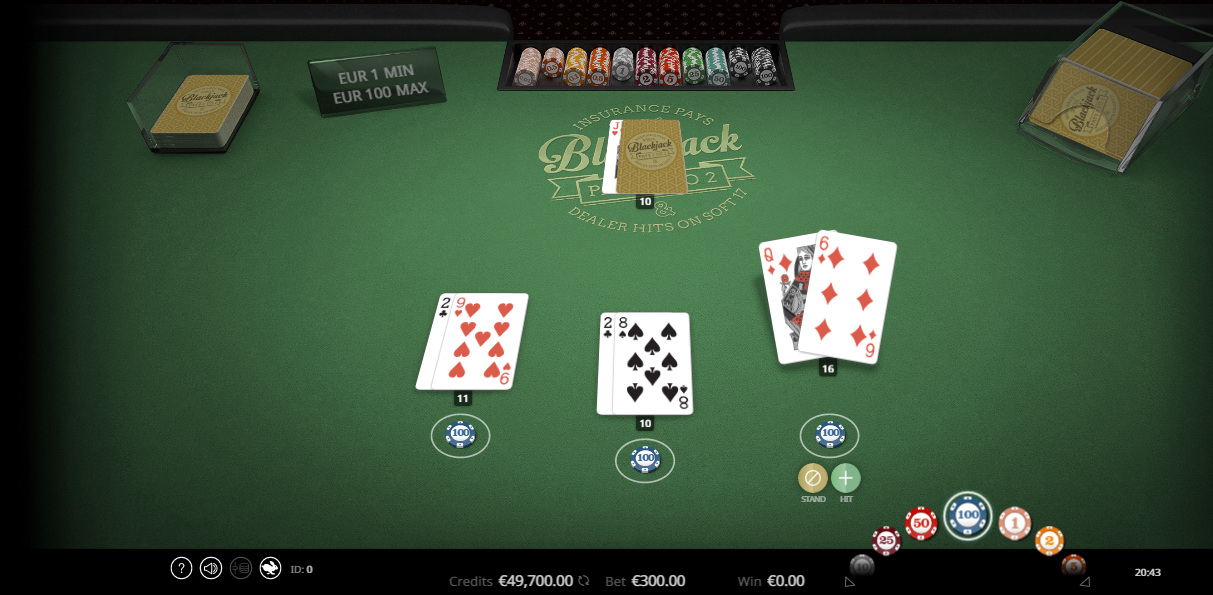Viewport: 1213px width, 595px height.
Task: Select the 25 value betting chip
Action: tap(886, 541)
